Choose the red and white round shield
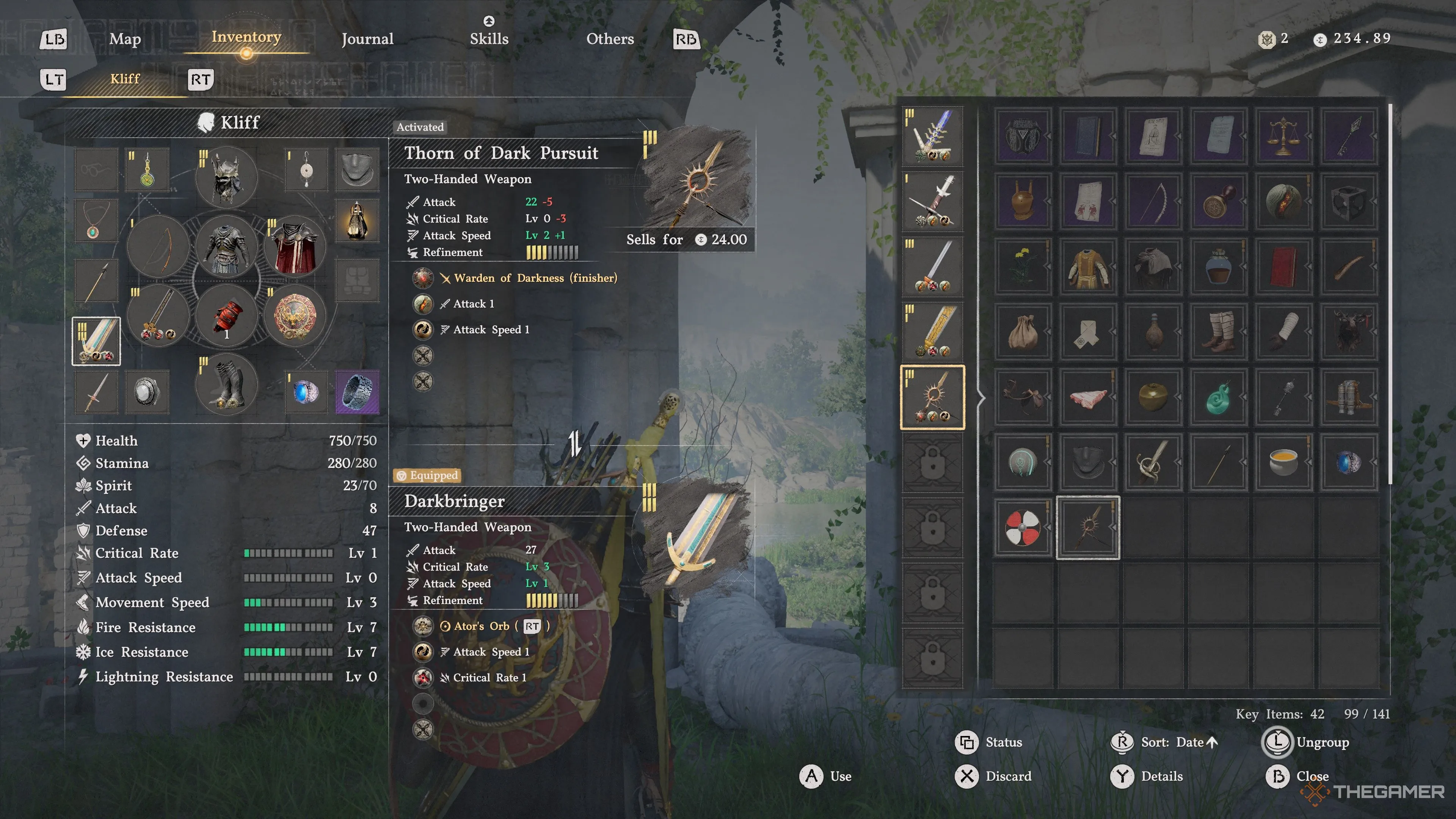This screenshot has width=1456, height=819. tap(1023, 527)
